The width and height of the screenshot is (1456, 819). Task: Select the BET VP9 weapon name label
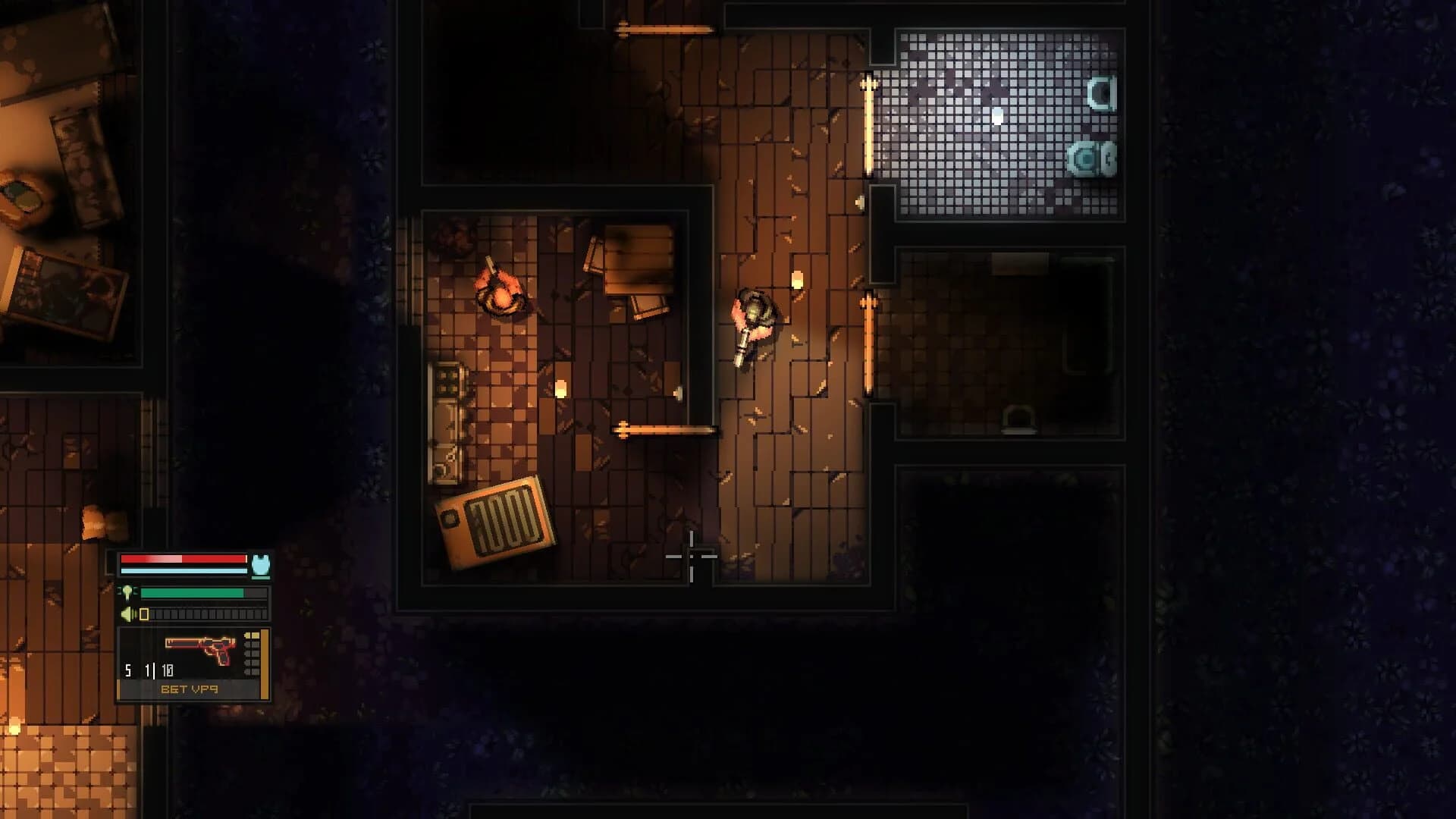tap(190, 689)
